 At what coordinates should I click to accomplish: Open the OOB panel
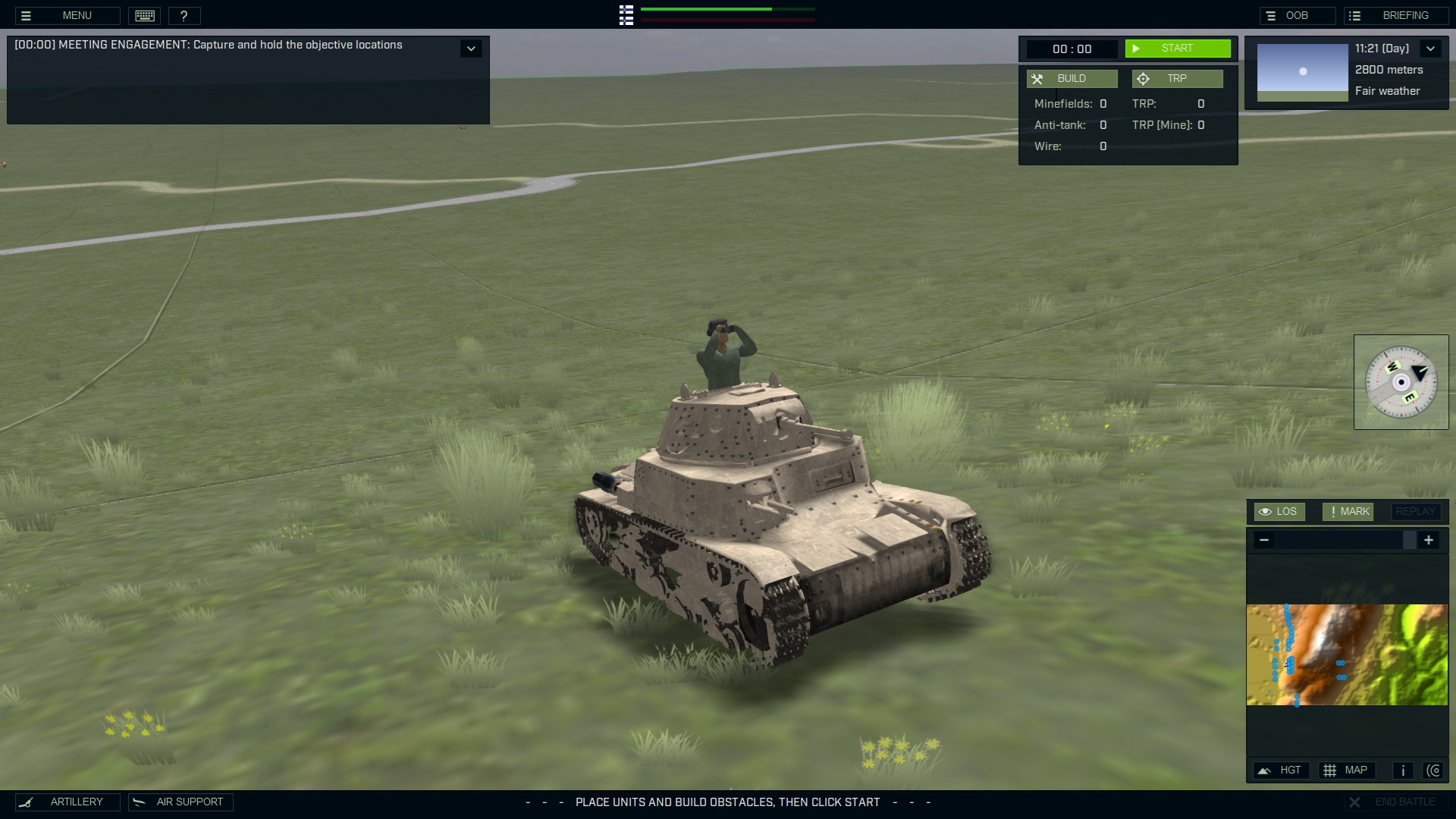tap(1298, 15)
